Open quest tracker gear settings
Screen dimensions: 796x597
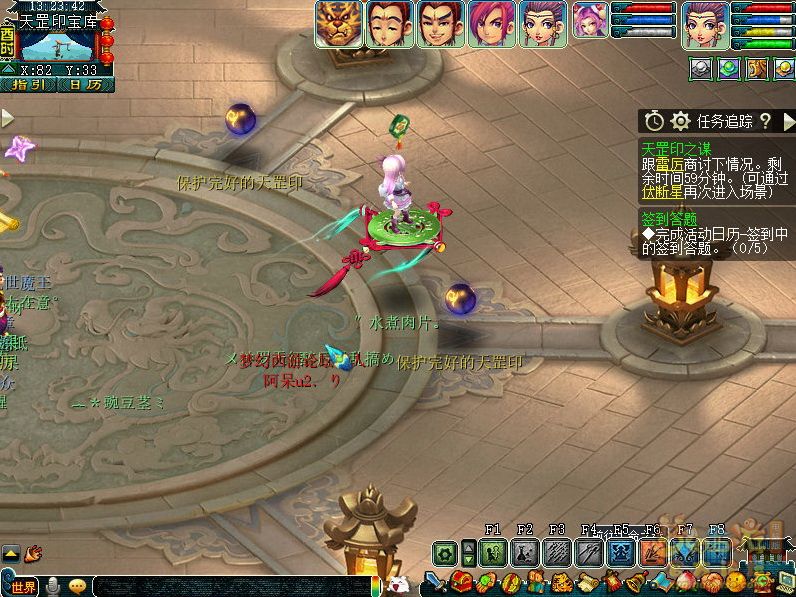(681, 121)
